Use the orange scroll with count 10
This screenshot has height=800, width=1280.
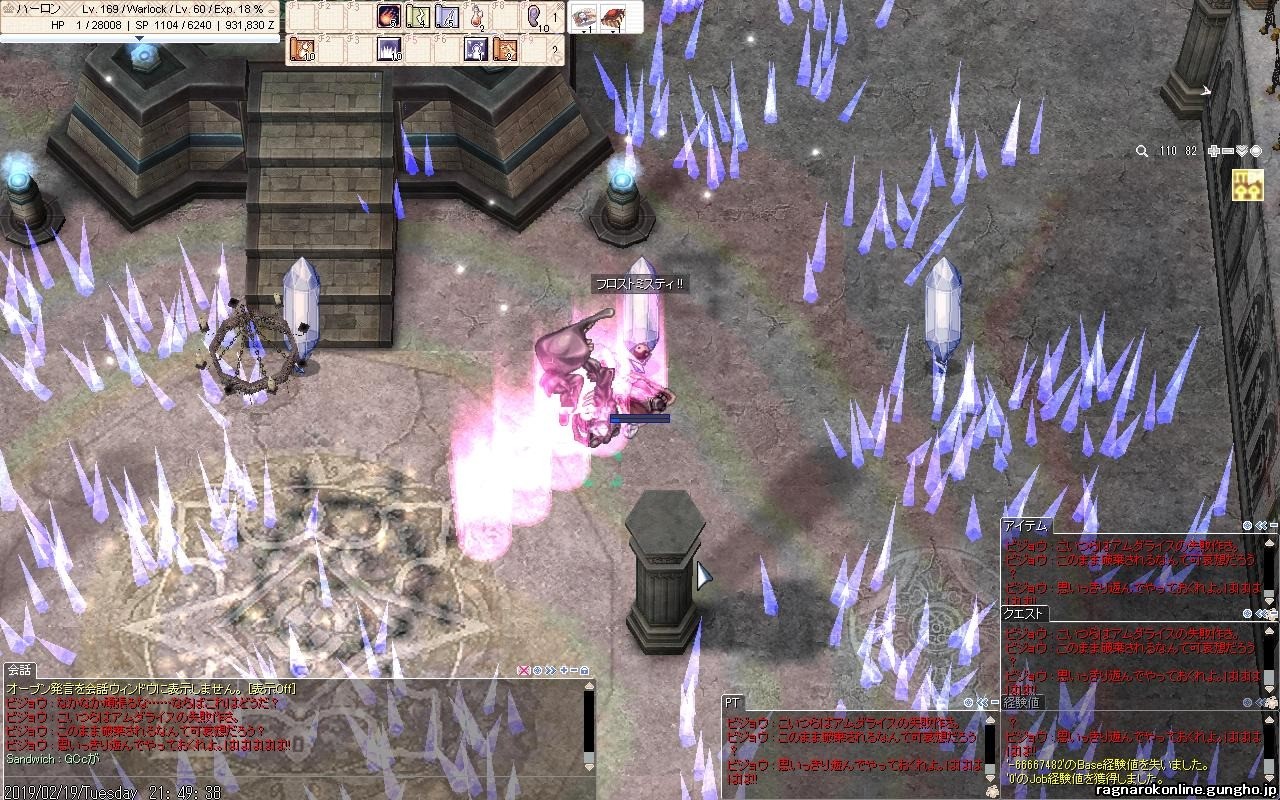coord(301,49)
